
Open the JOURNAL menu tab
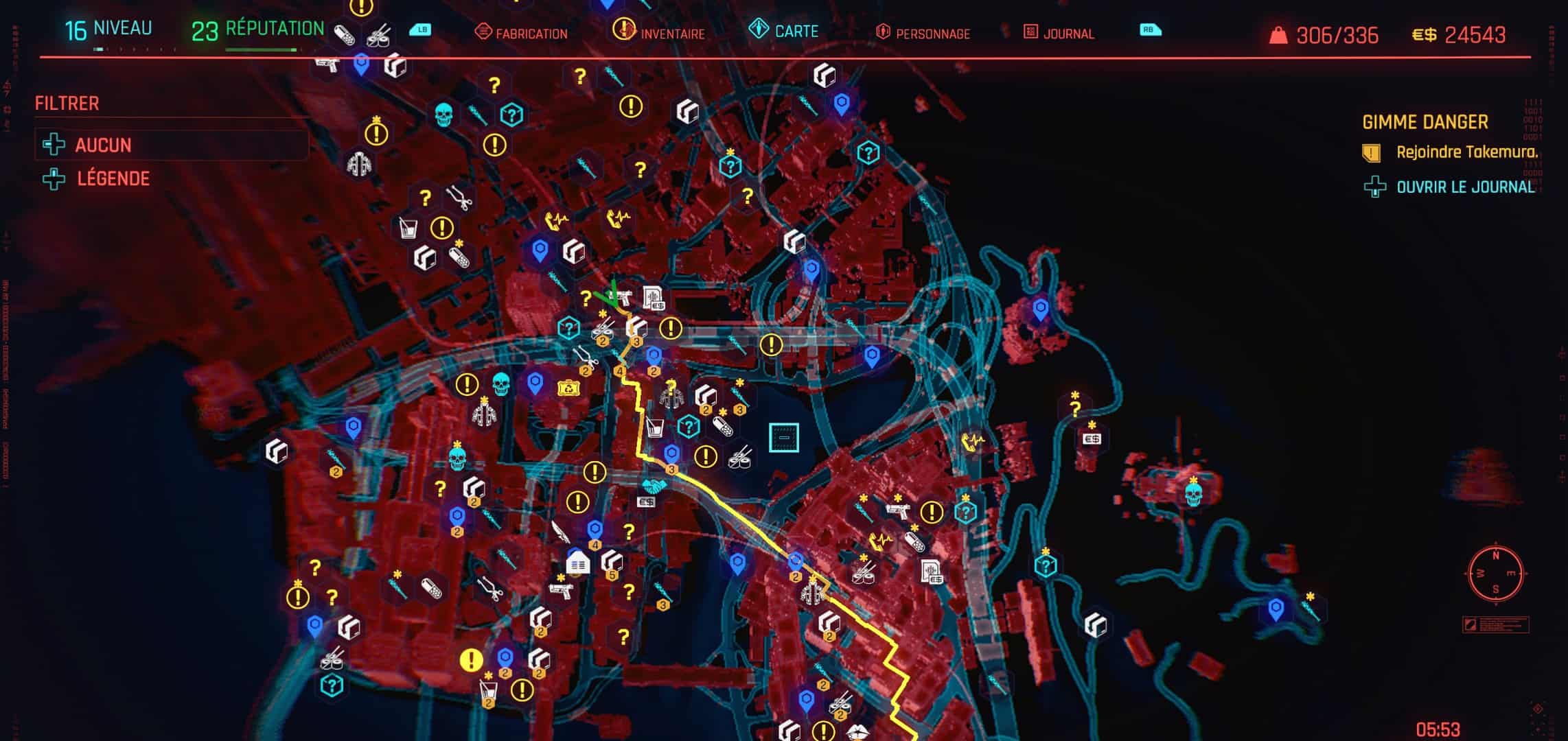(1068, 33)
